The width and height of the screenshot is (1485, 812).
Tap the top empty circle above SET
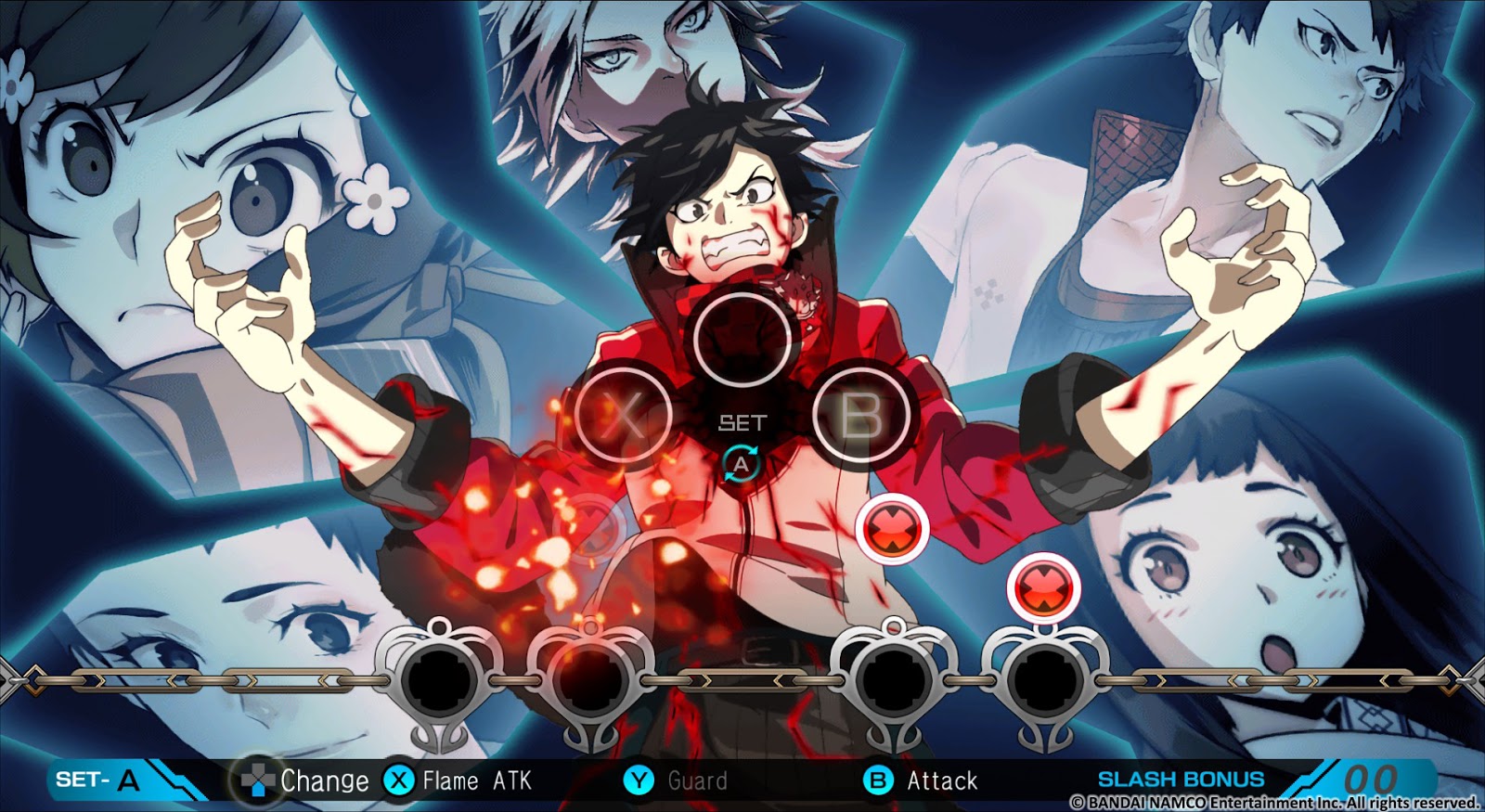point(741,337)
